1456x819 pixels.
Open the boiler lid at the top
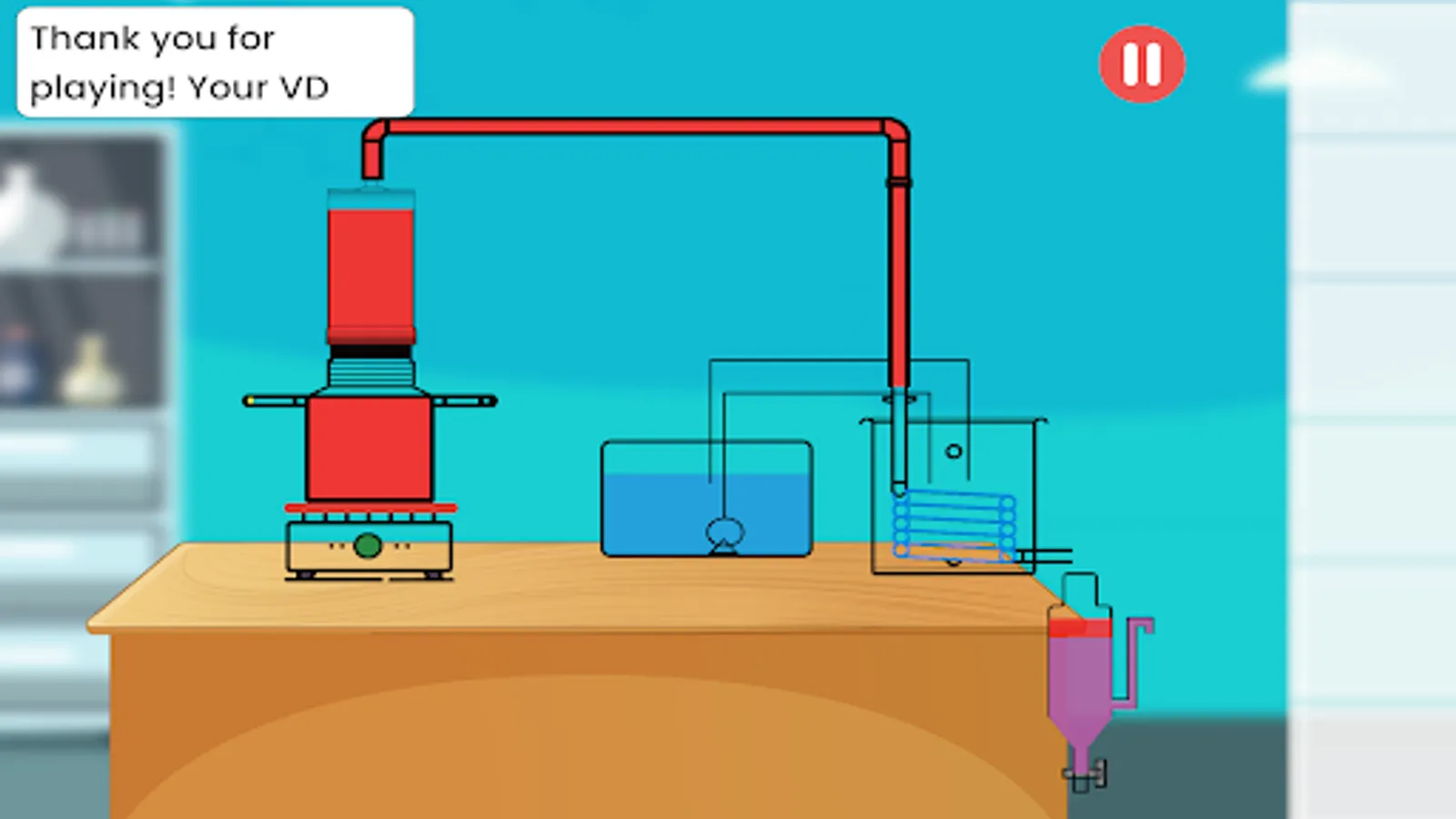point(369,191)
